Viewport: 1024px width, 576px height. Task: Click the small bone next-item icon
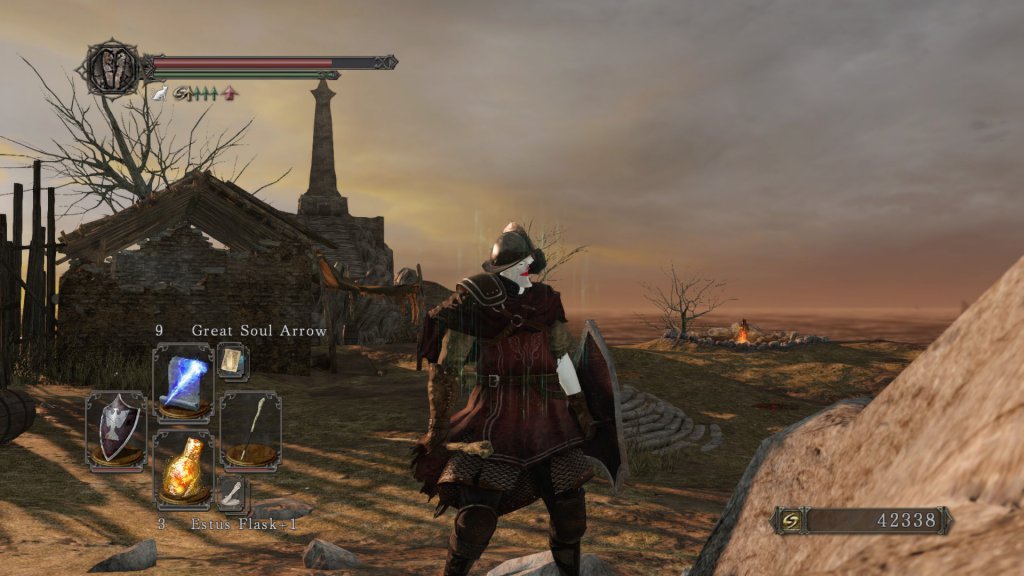click(x=232, y=492)
